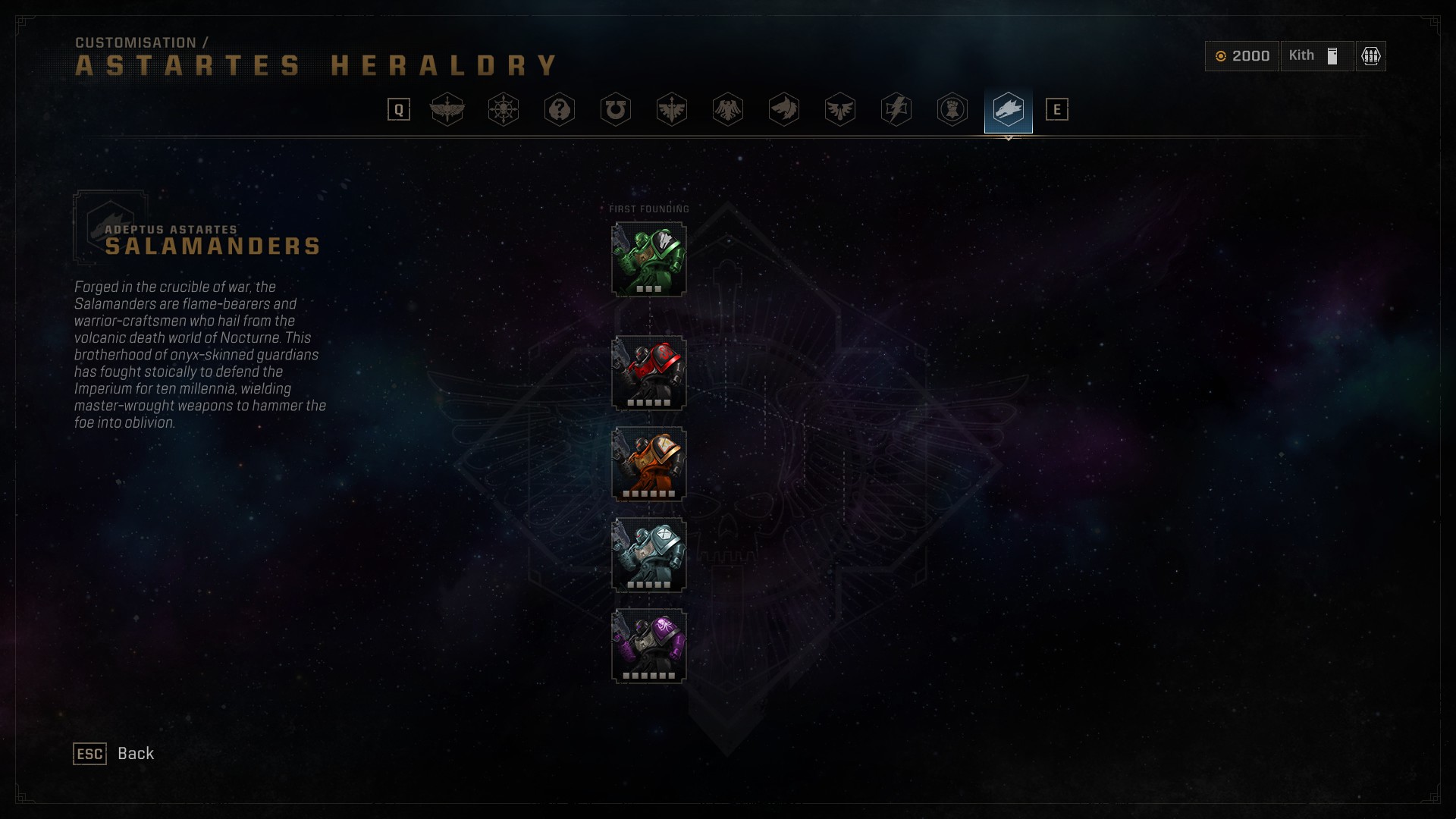
Task: Select the red and black armour thumbnail
Action: tap(649, 373)
